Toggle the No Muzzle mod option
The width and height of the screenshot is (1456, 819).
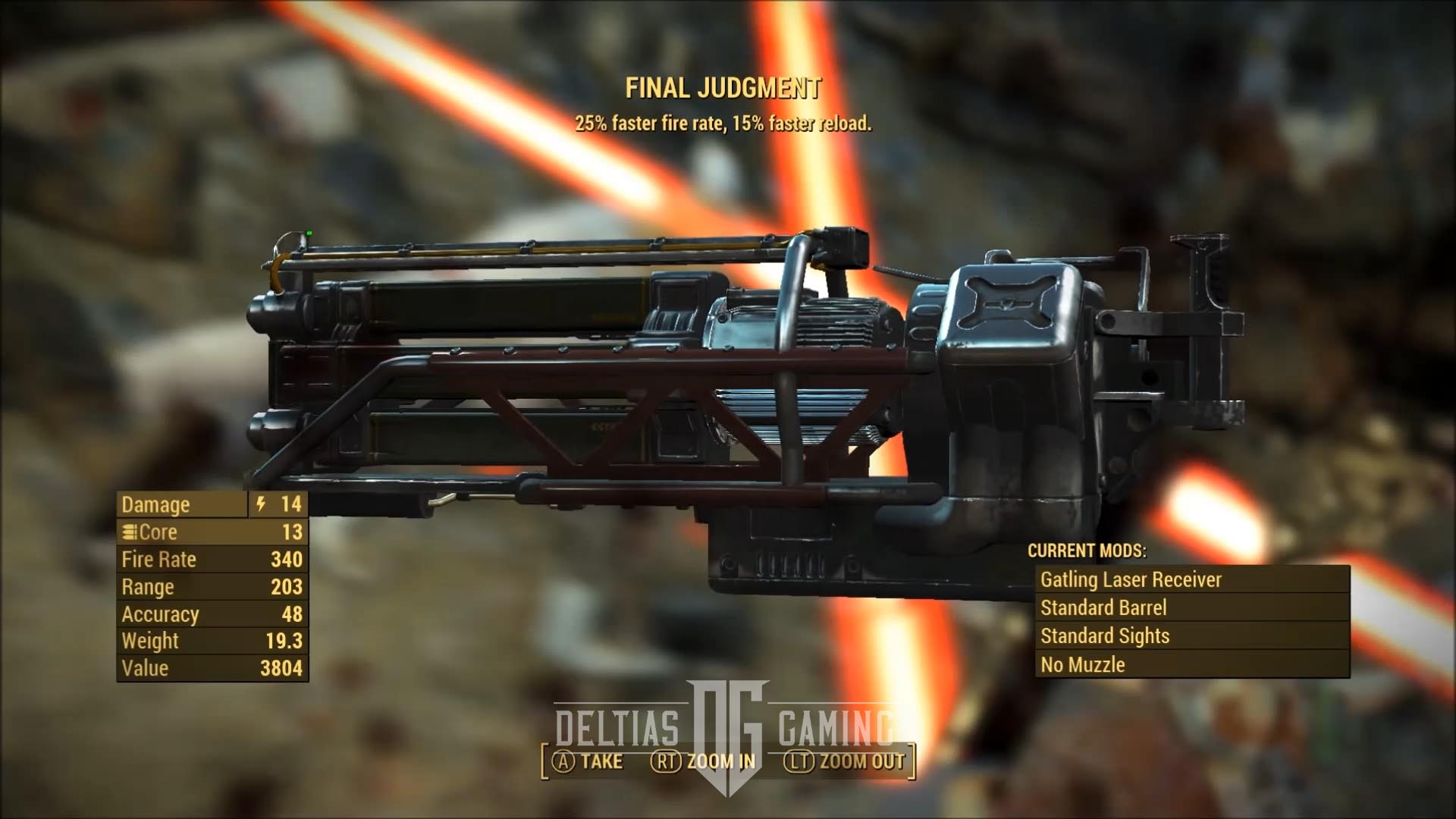coord(1081,664)
